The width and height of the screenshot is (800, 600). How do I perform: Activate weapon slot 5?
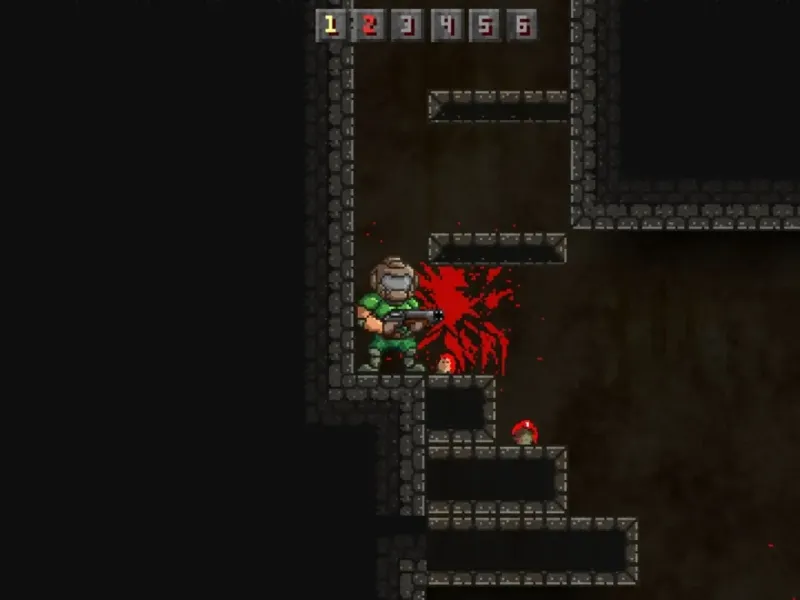pos(484,26)
